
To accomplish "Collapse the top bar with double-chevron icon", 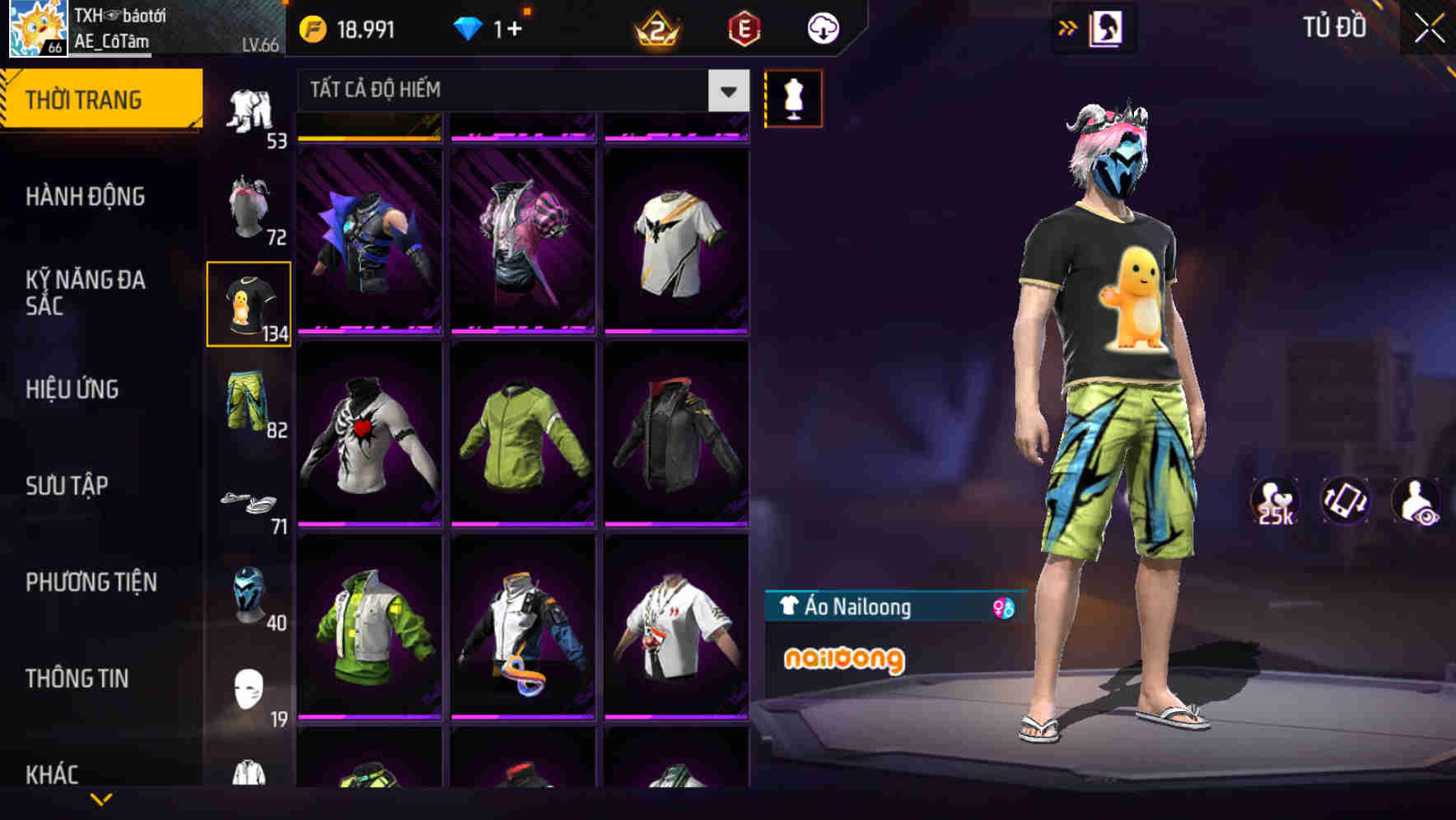I will pyautogui.click(x=1067, y=26).
